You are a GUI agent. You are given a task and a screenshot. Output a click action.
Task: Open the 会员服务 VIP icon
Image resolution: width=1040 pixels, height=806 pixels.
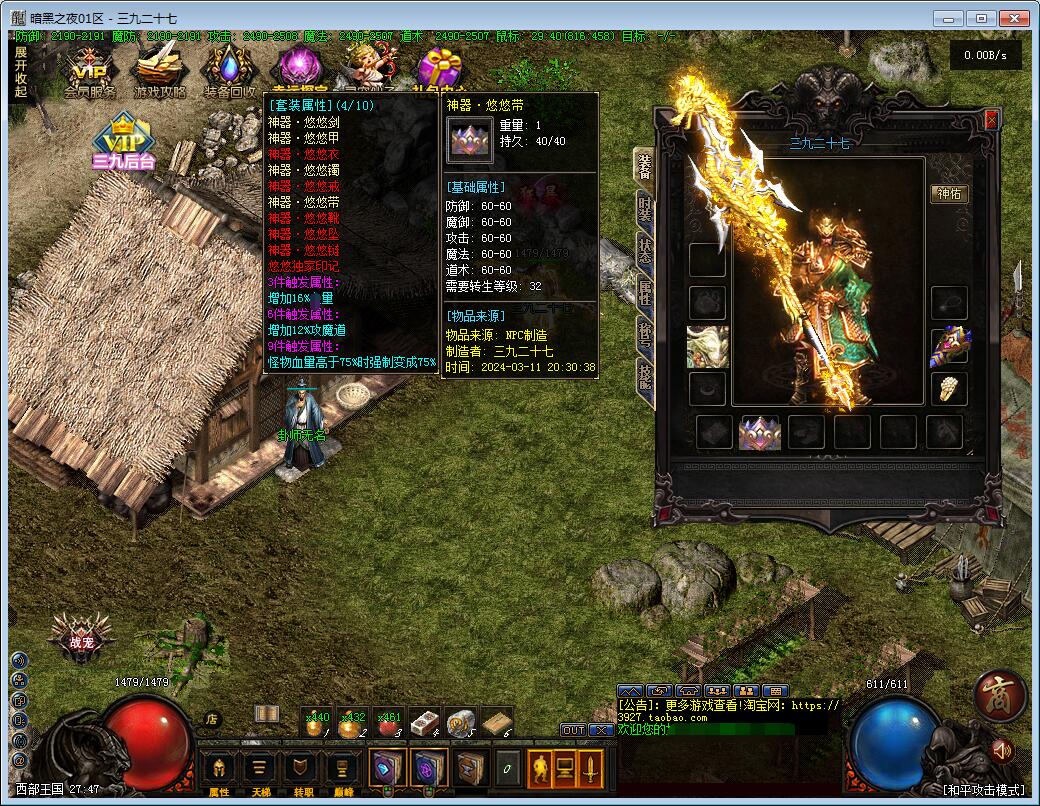pyautogui.click(x=91, y=72)
